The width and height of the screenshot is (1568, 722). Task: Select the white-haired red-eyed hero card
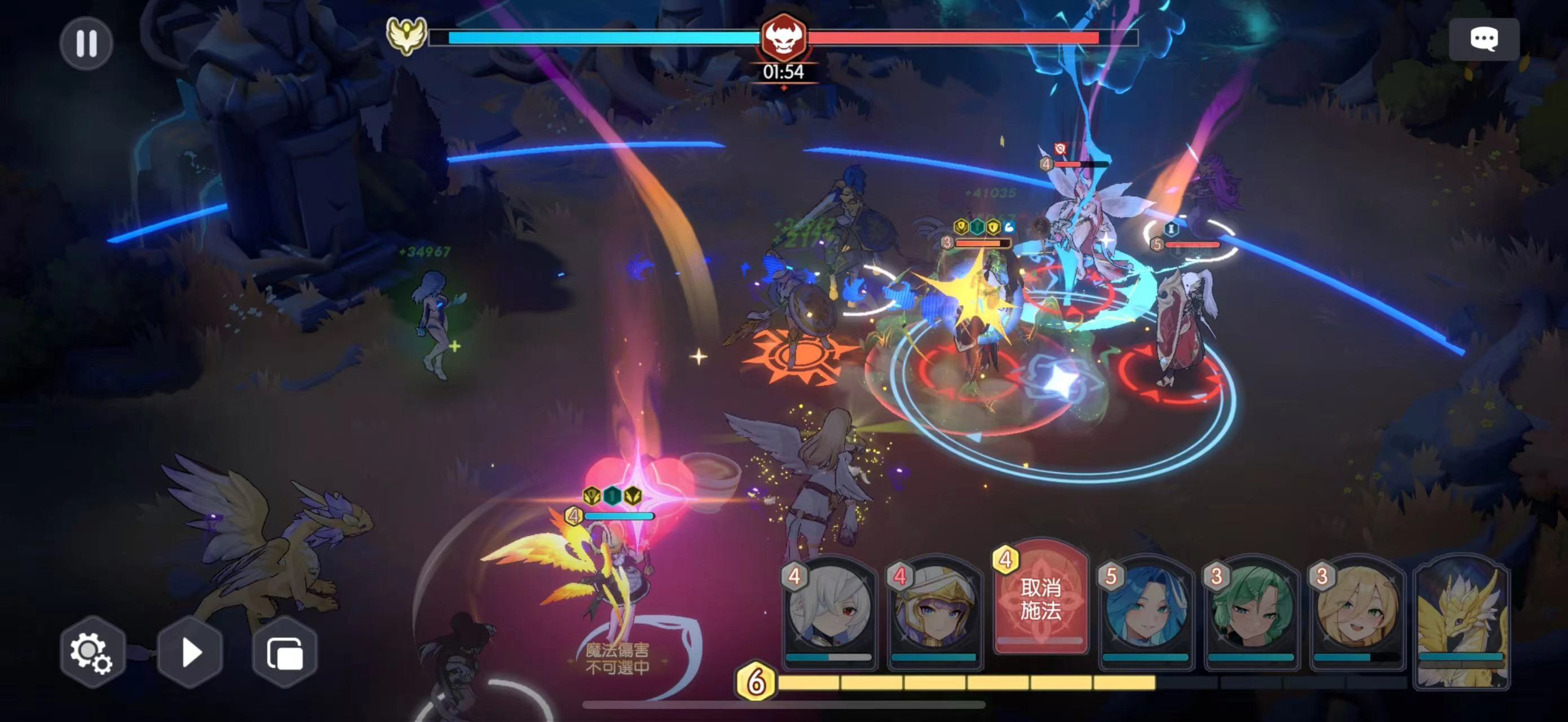(x=828, y=612)
